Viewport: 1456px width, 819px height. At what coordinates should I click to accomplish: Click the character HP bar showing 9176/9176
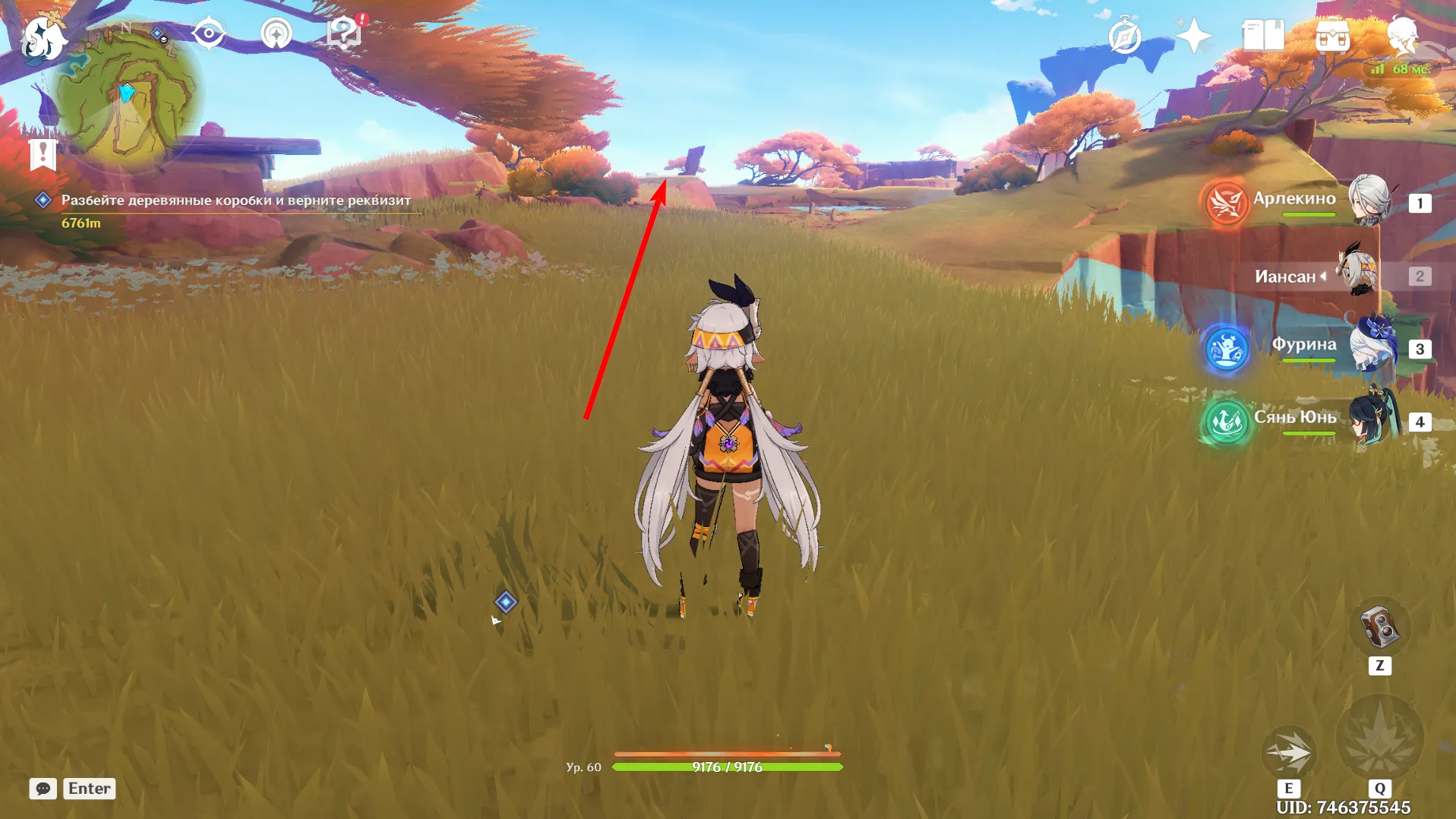(725, 767)
